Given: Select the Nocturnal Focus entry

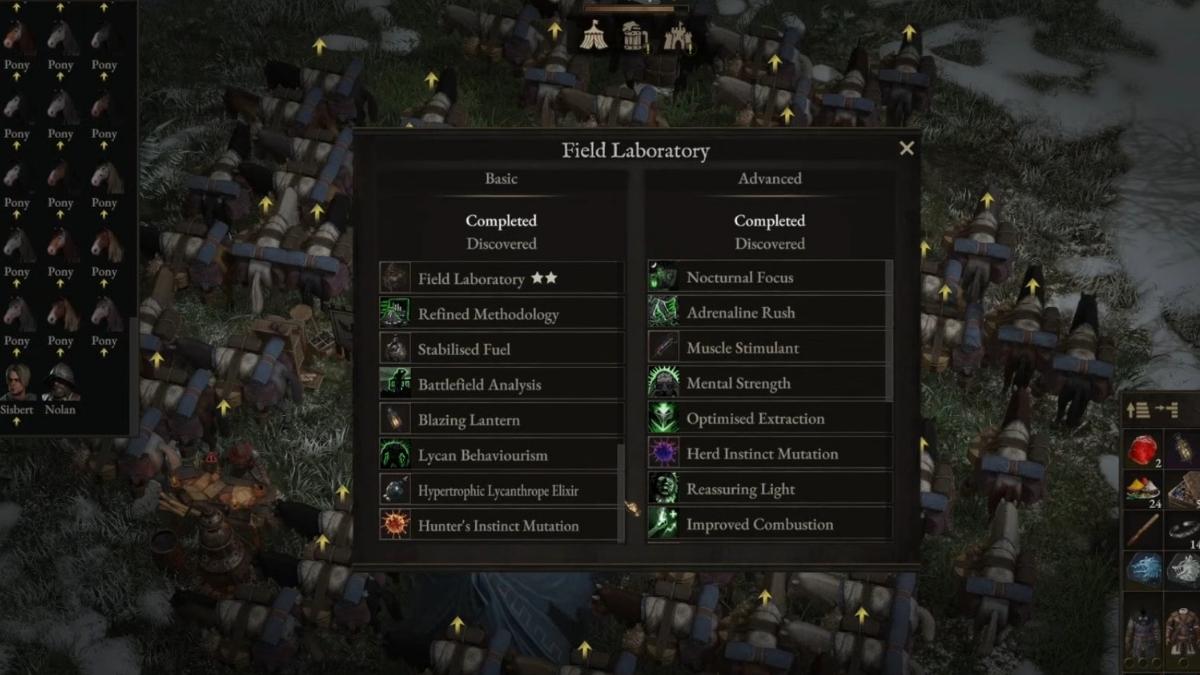Looking at the screenshot, I should point(767,277).
